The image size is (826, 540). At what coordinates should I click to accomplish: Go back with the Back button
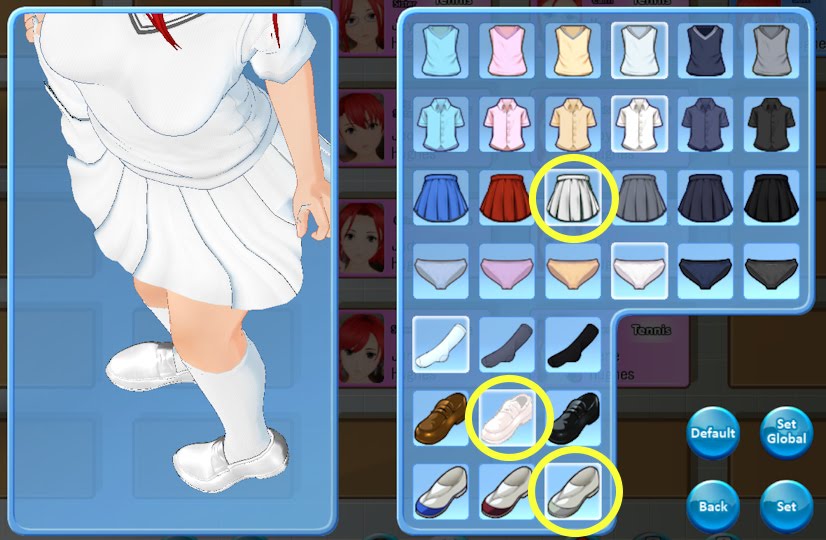713,506
